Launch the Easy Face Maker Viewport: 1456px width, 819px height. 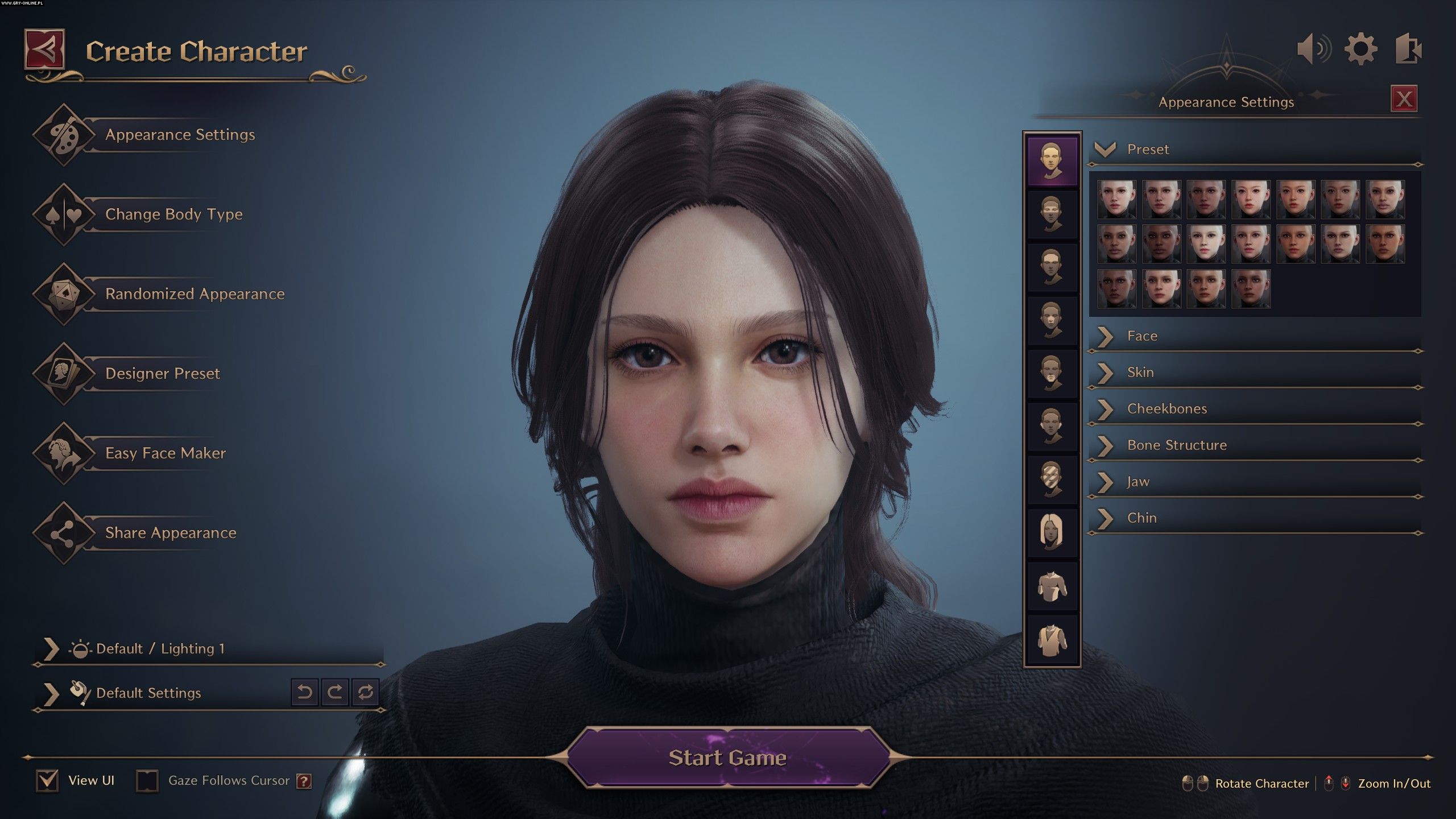pyautogui.click(x=165, y=453)
